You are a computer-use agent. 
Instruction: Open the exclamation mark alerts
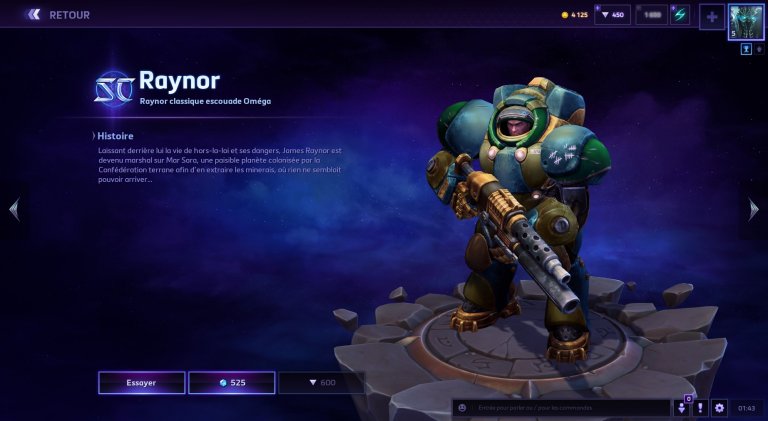(x=701, y=408)
